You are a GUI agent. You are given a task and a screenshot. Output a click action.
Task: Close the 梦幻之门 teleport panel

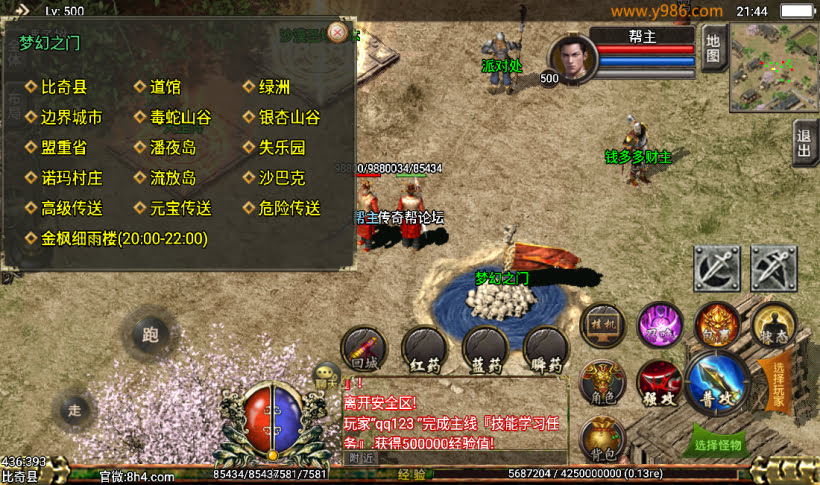tap(338, 32)
